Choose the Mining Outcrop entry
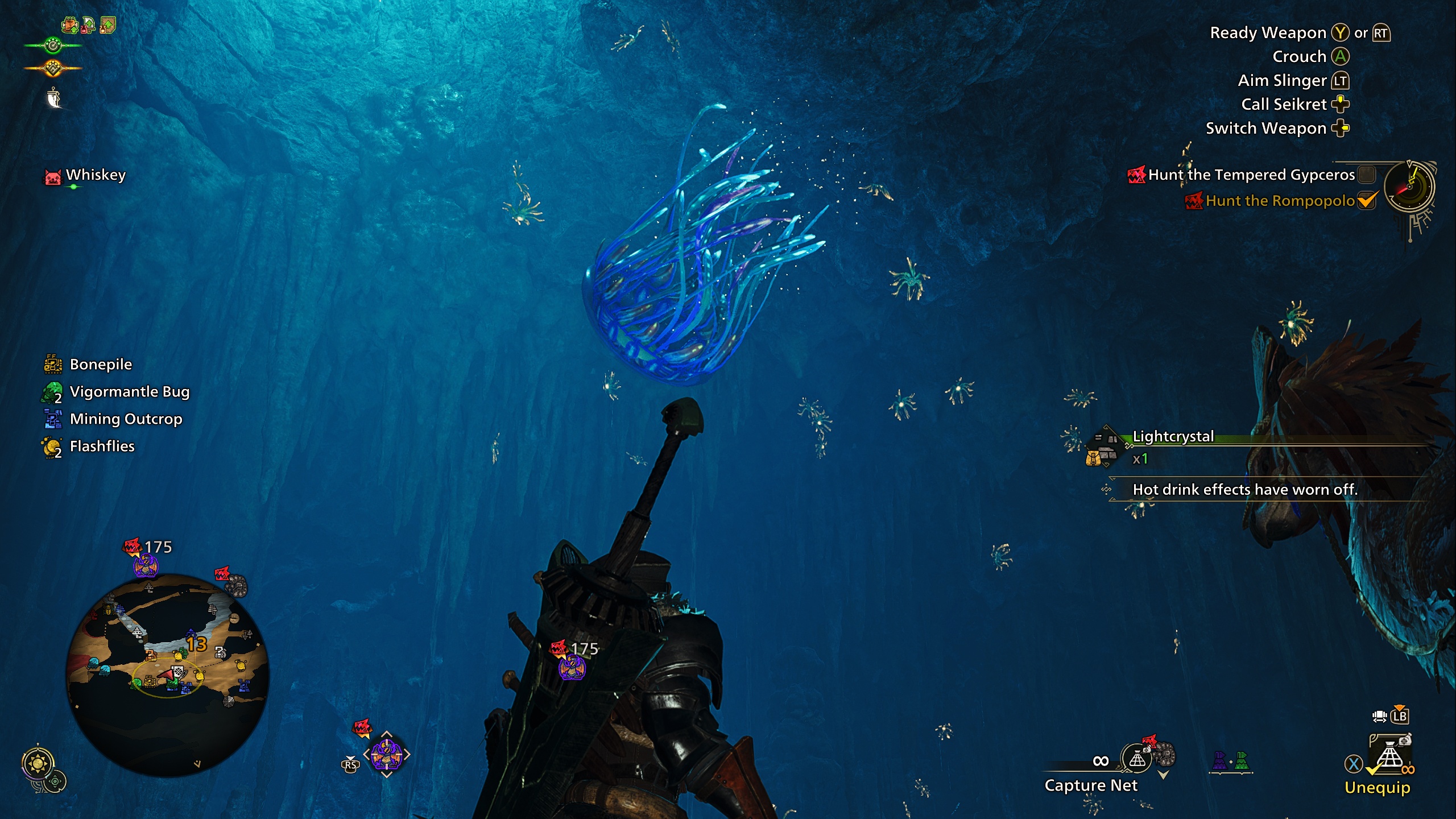Image resolution: width=1456 pixels, height=819 pixels. click(126, 419)
